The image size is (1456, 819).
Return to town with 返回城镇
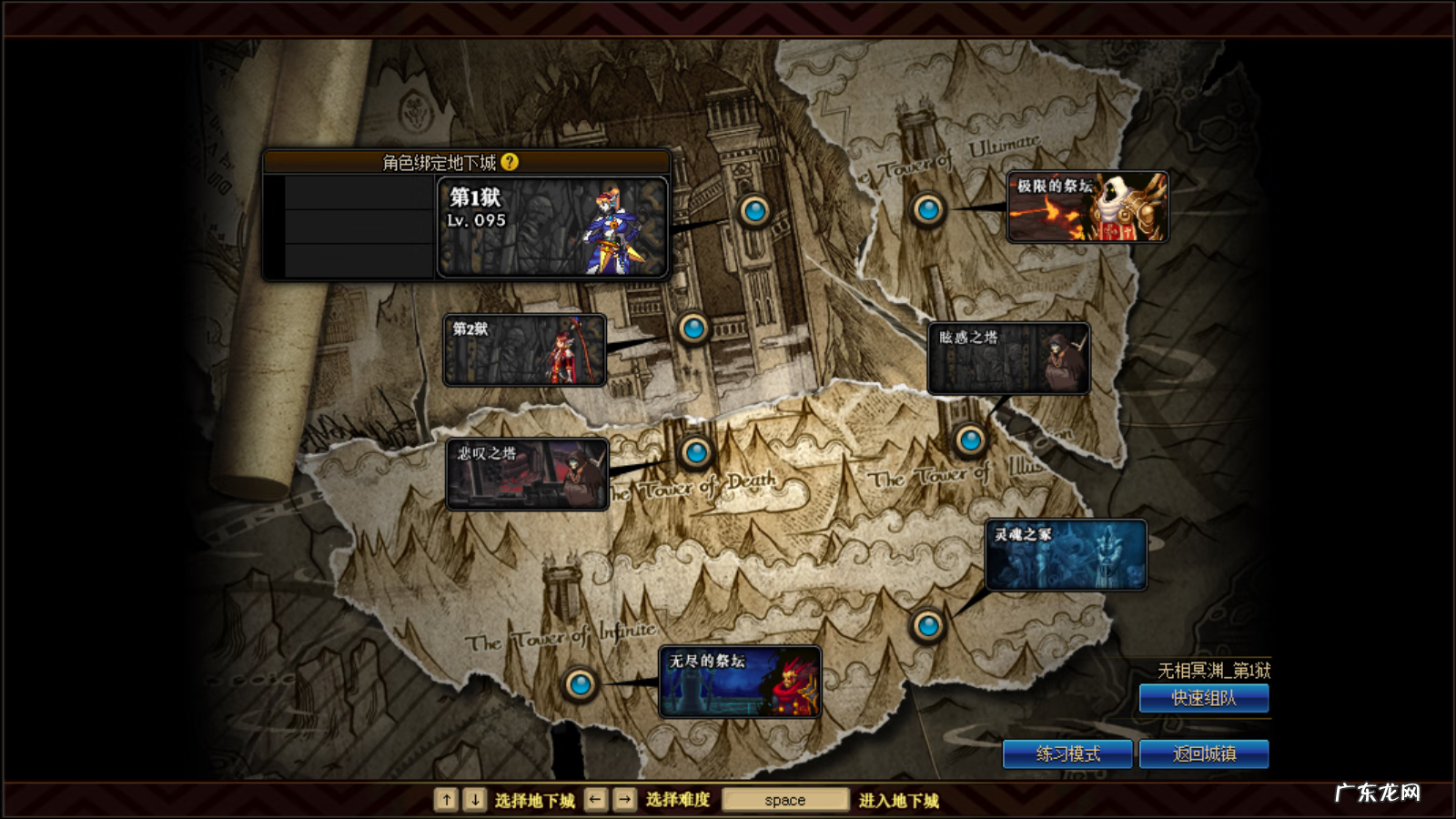click(x=1203, y=754)
